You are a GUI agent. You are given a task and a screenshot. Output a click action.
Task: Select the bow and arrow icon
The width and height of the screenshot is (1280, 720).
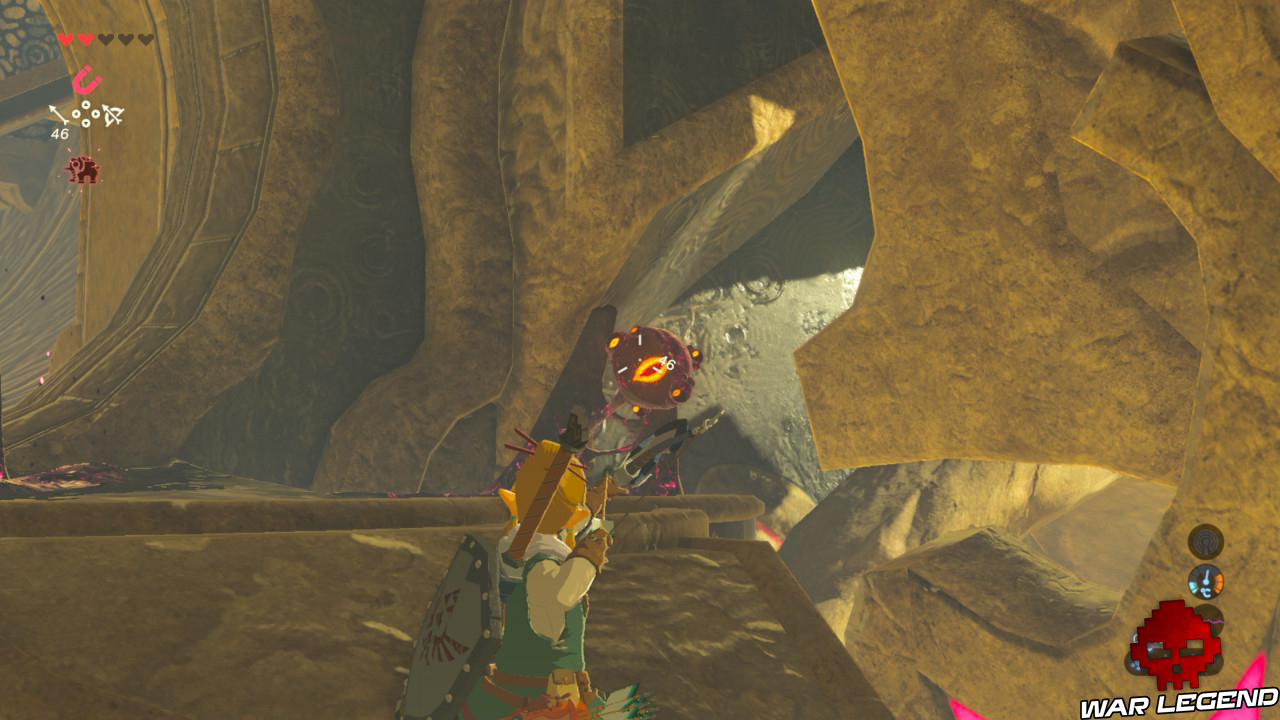click(112, 116)
